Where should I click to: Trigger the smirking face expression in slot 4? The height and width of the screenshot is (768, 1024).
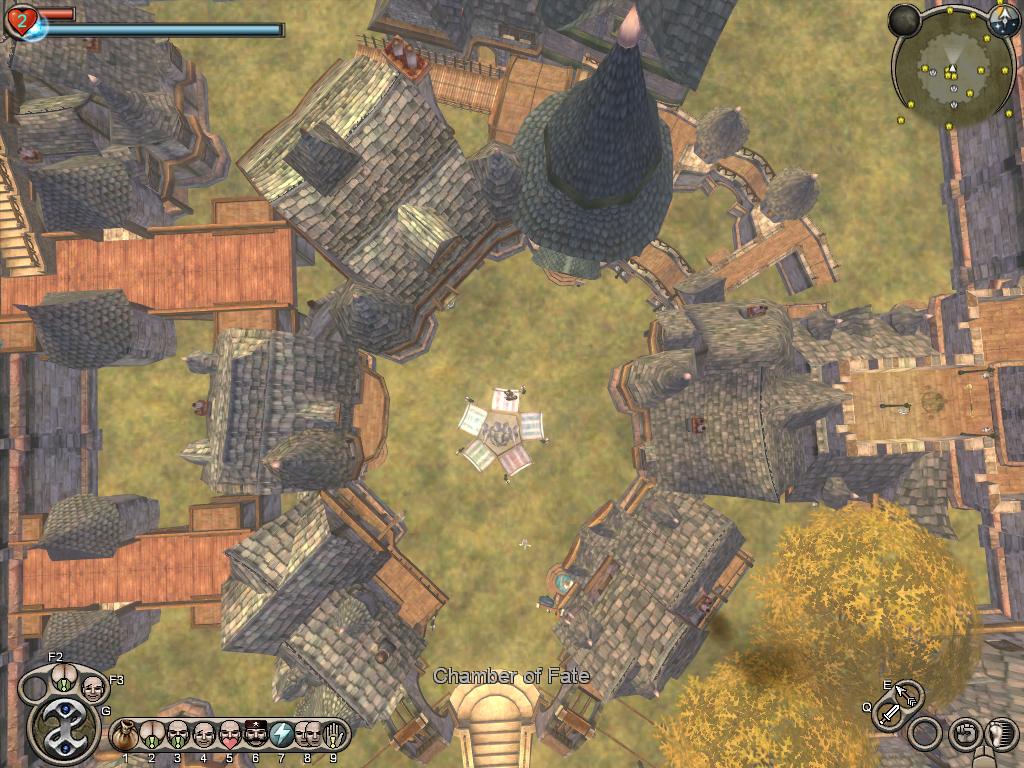tap(204, 735)
